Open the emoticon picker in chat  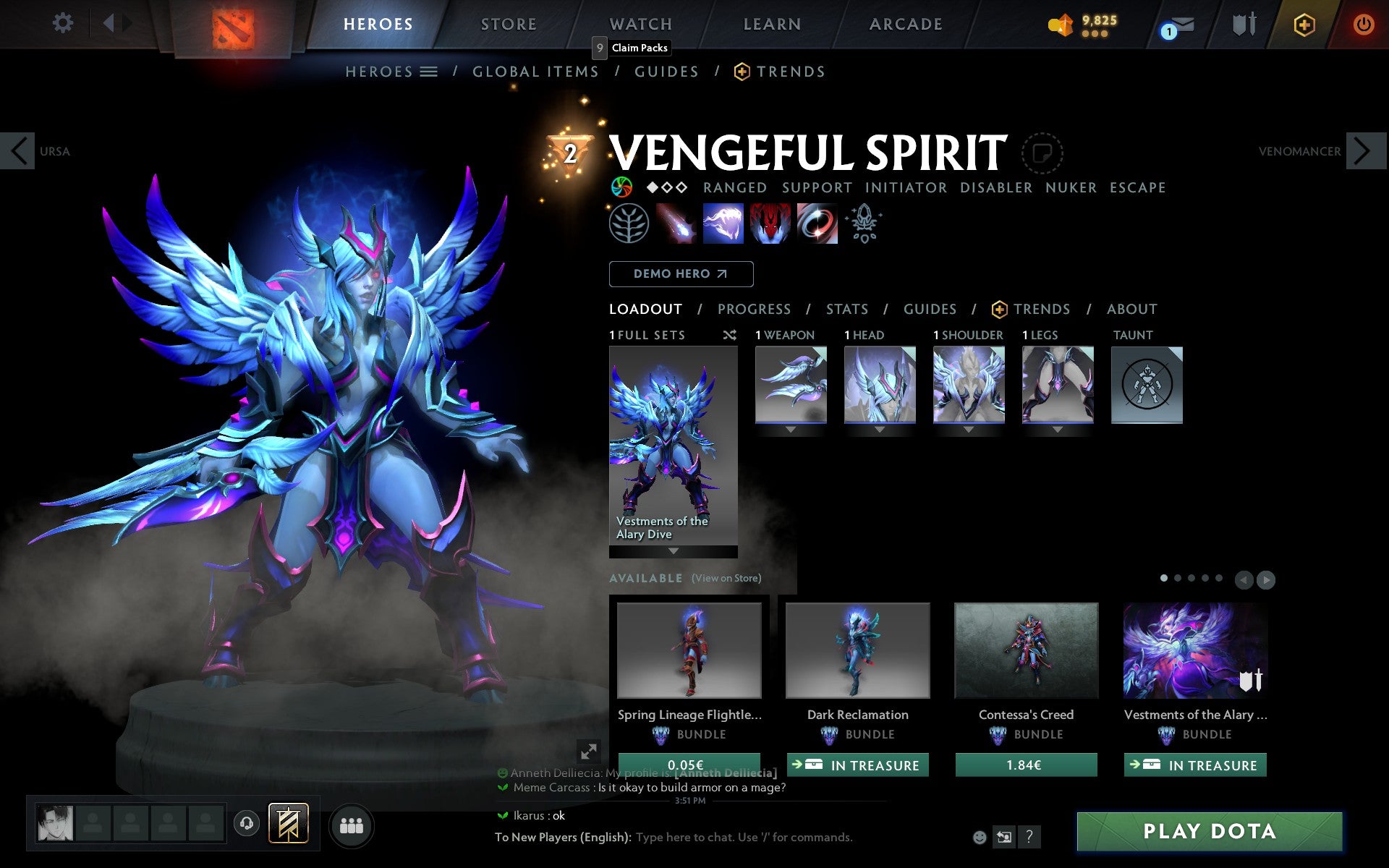pos(980,837)
